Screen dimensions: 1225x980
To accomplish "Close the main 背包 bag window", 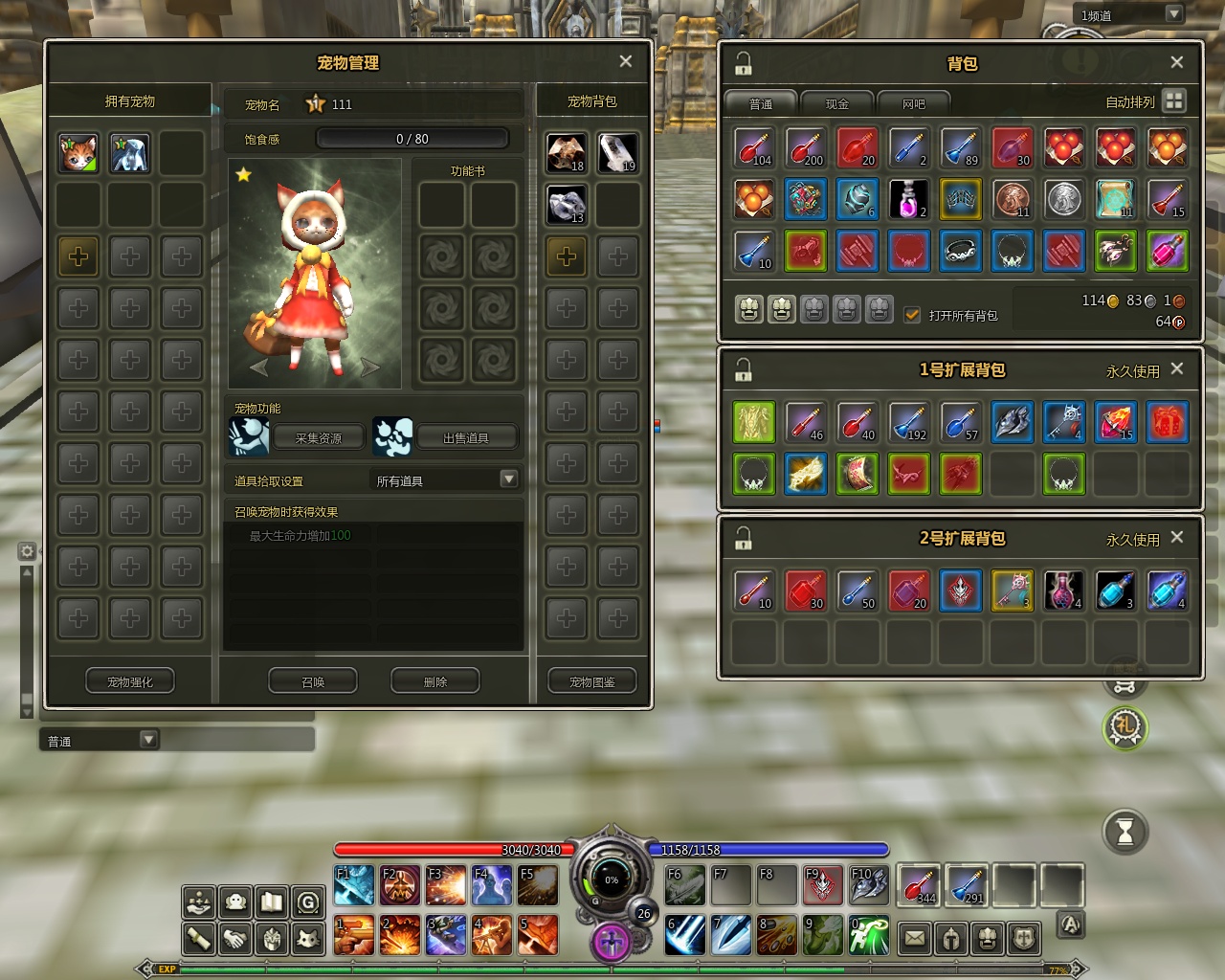I will pos(1177,62).
